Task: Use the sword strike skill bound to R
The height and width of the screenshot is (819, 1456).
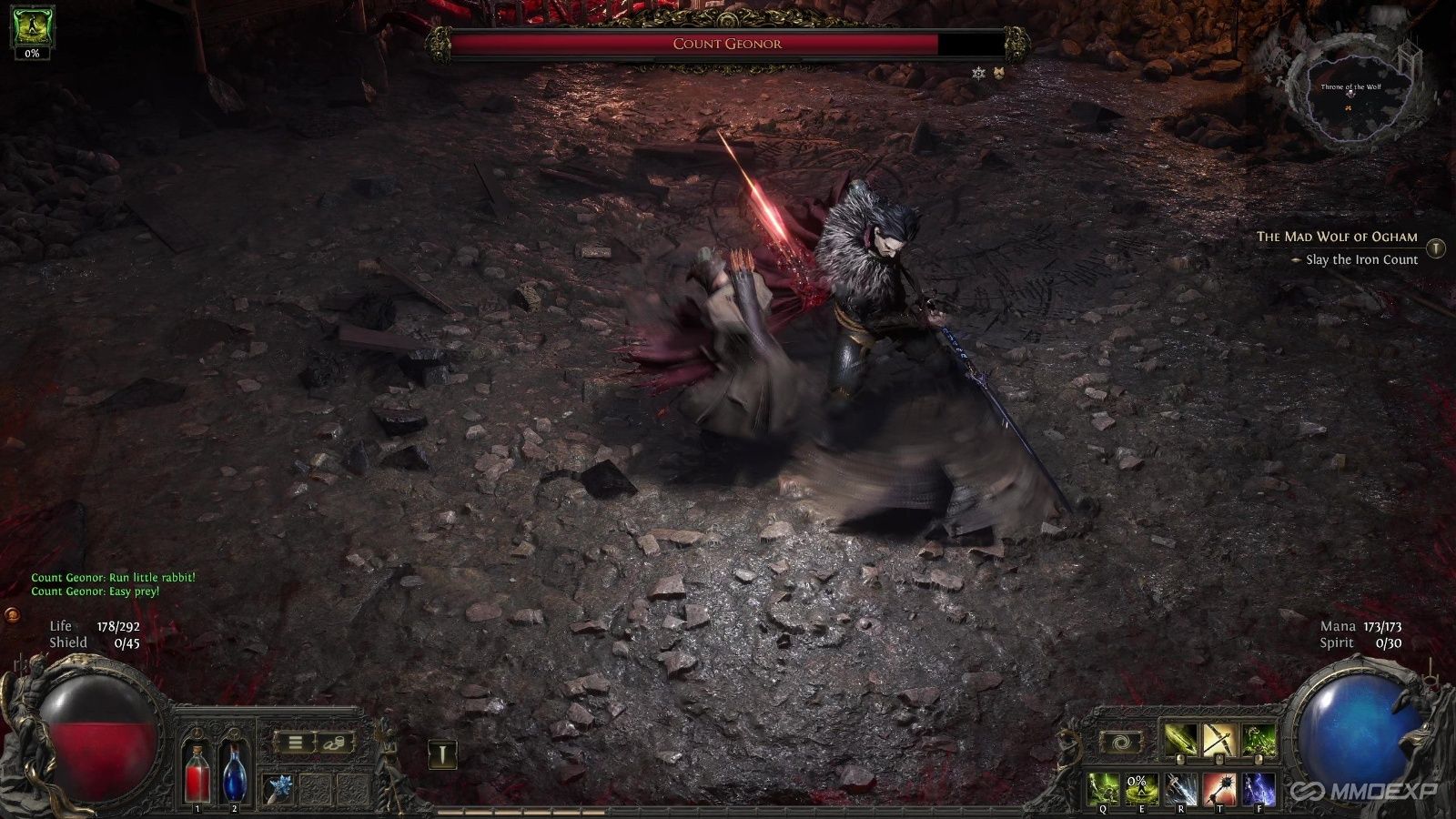Action: (1181, 788)
